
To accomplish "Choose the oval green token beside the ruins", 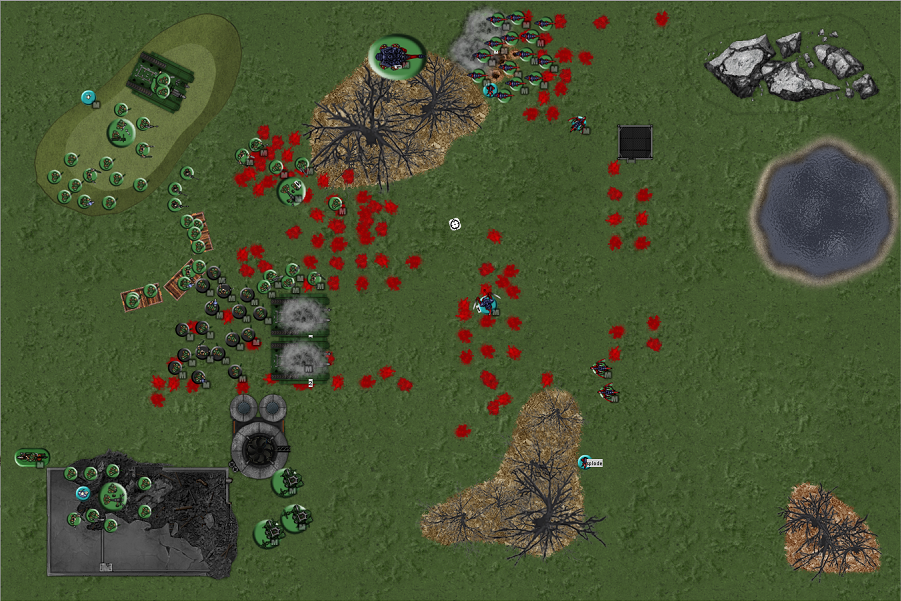I will pyautogui.click(x=32, y=457).
